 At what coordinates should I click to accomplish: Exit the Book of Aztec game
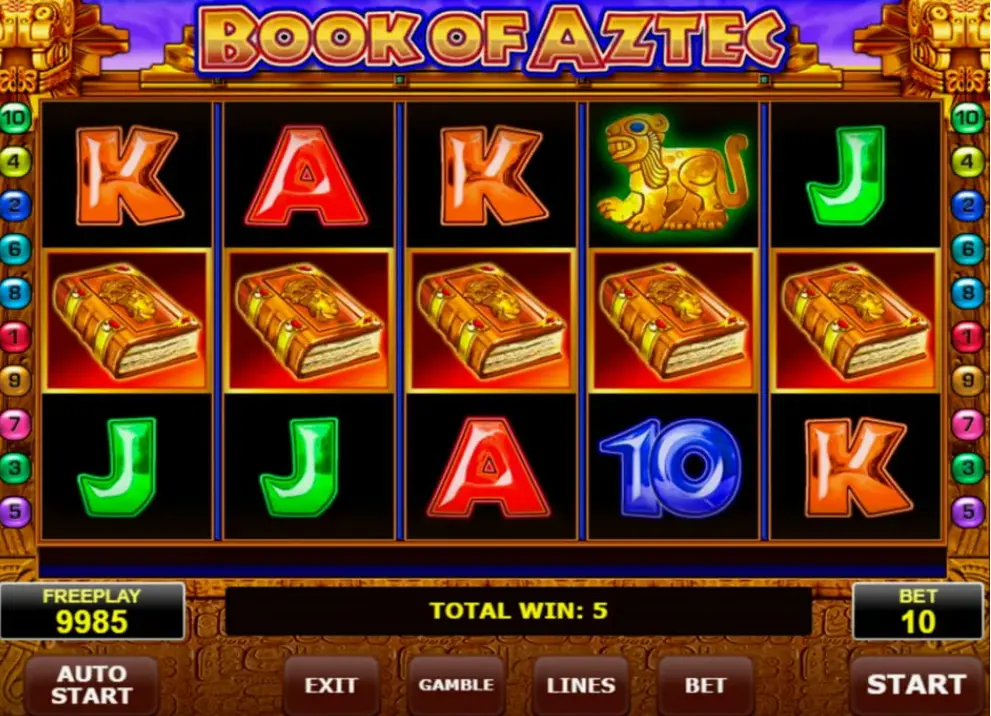click(x=331, y=686)
